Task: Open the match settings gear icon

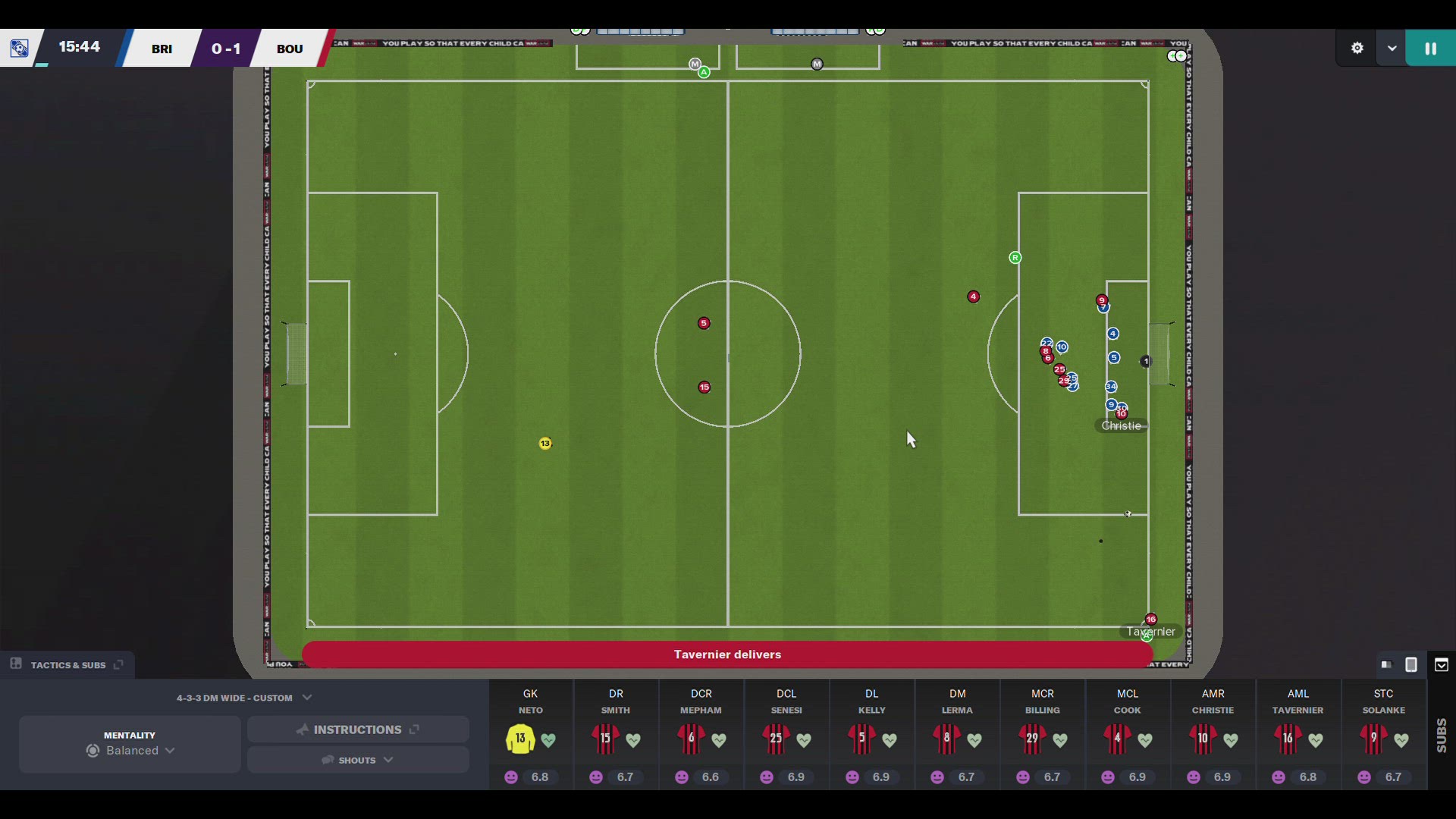Action: point(1357,47)
